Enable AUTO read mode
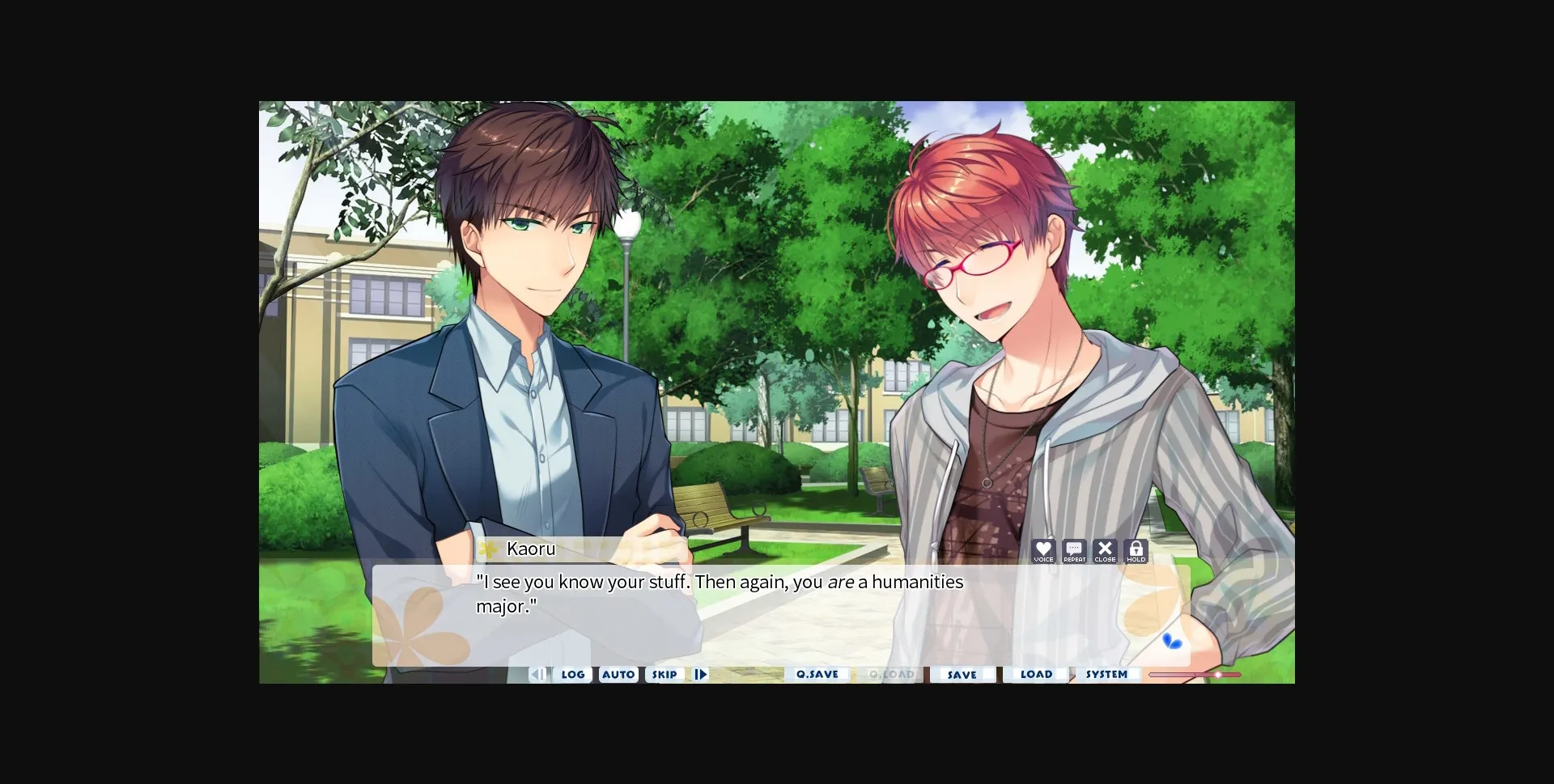 [x=618, y=674]
